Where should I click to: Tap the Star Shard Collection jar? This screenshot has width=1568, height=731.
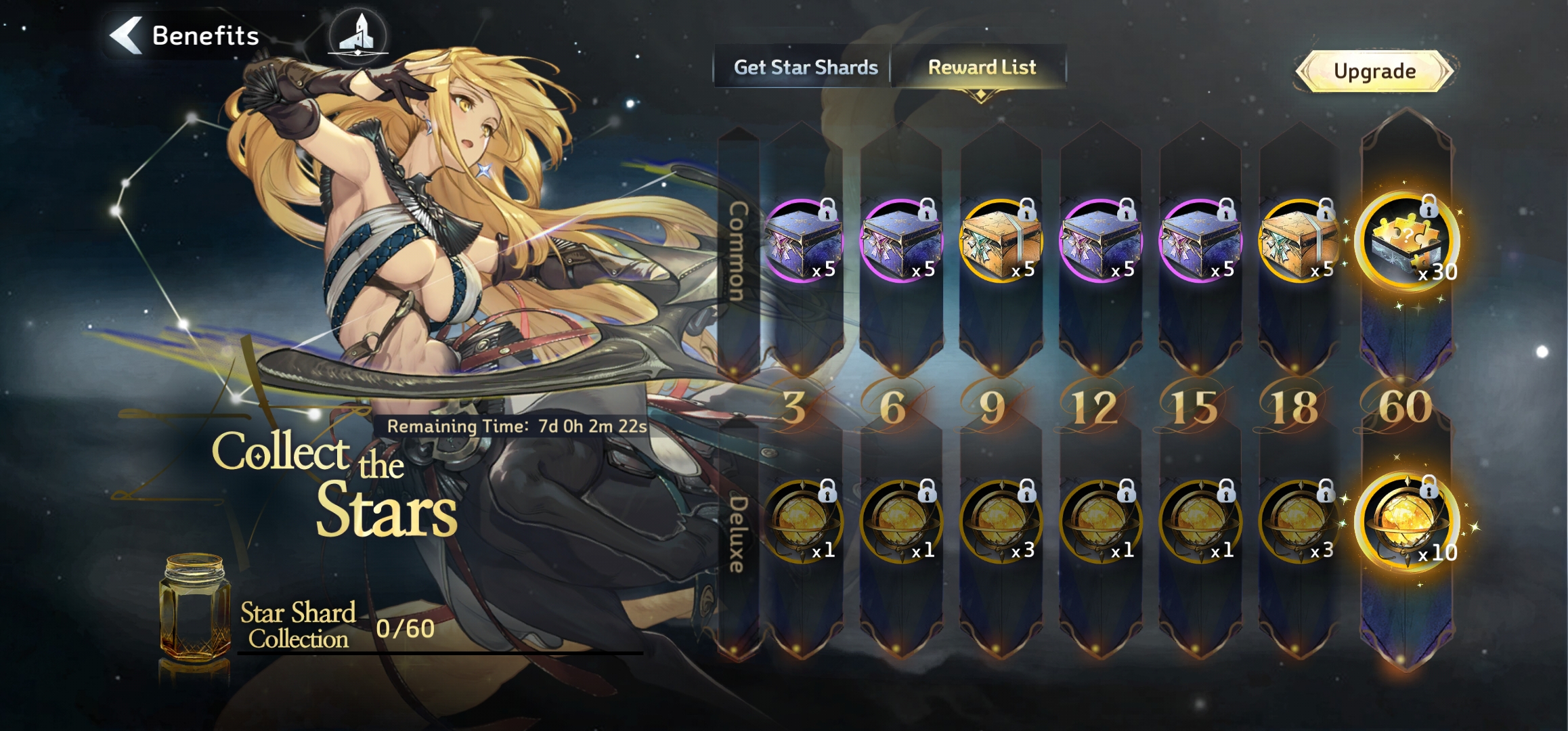pyautogui.click(x=195, y=608)
